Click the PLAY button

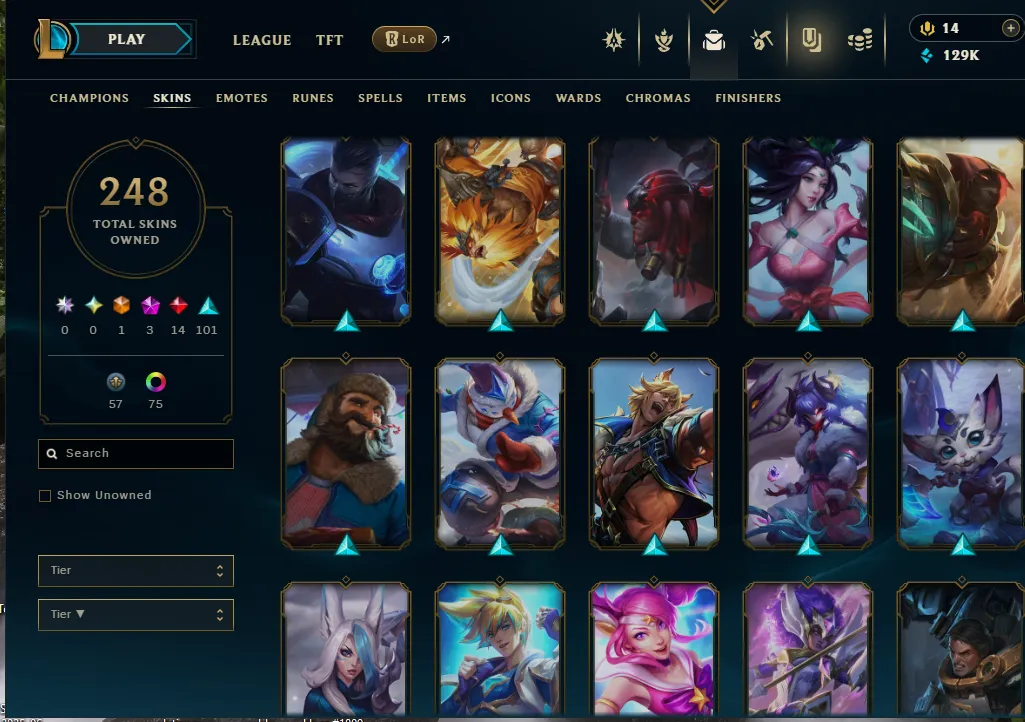(127, 40)
